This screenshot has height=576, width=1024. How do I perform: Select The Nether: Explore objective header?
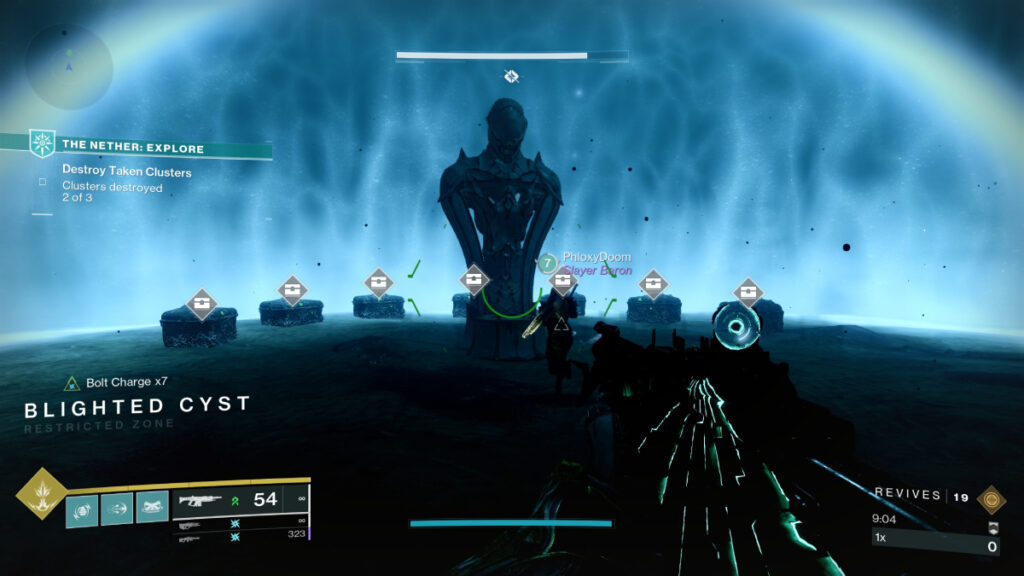133,146
